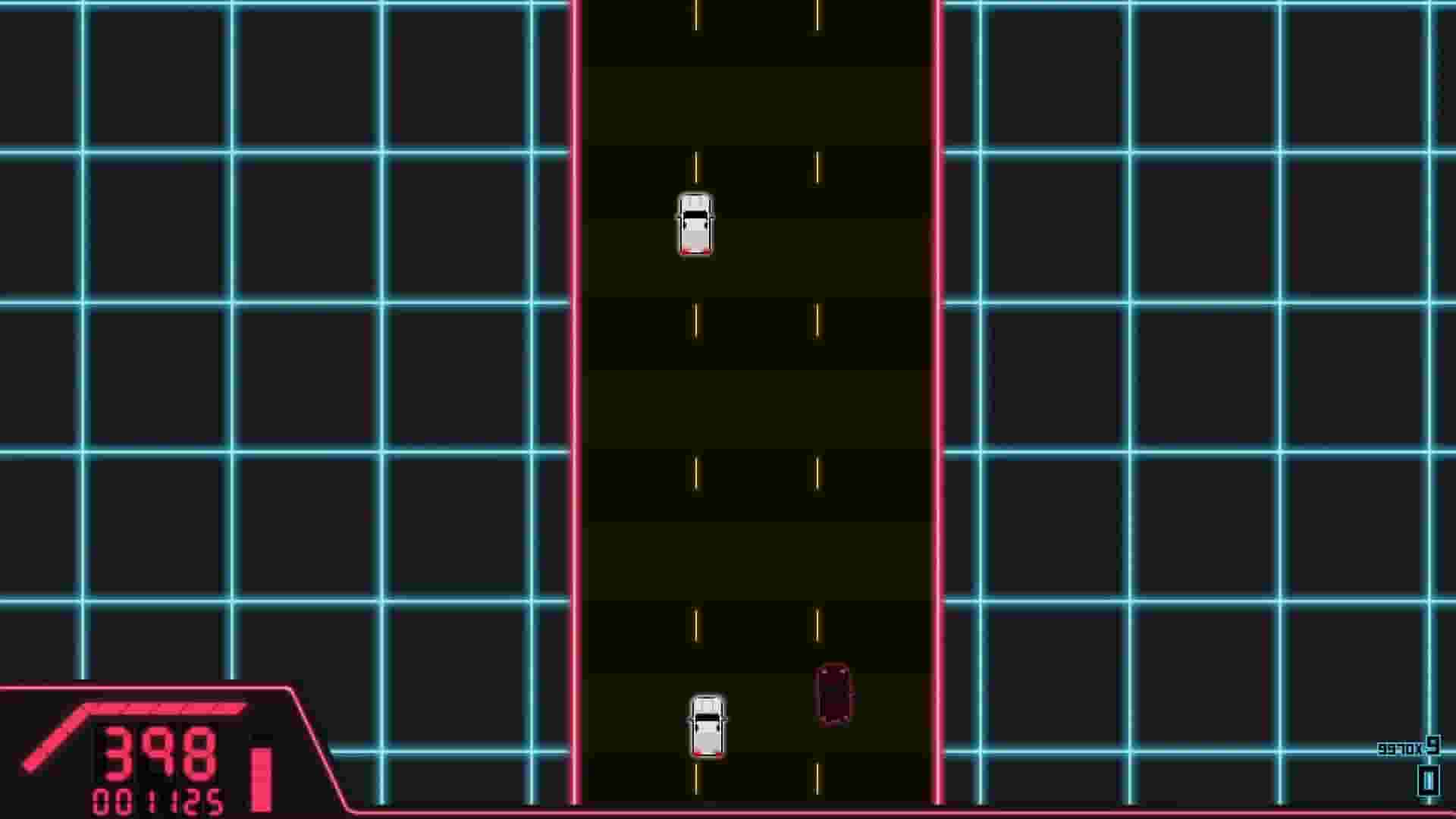Select the white car ahead in the left lane

695,224
